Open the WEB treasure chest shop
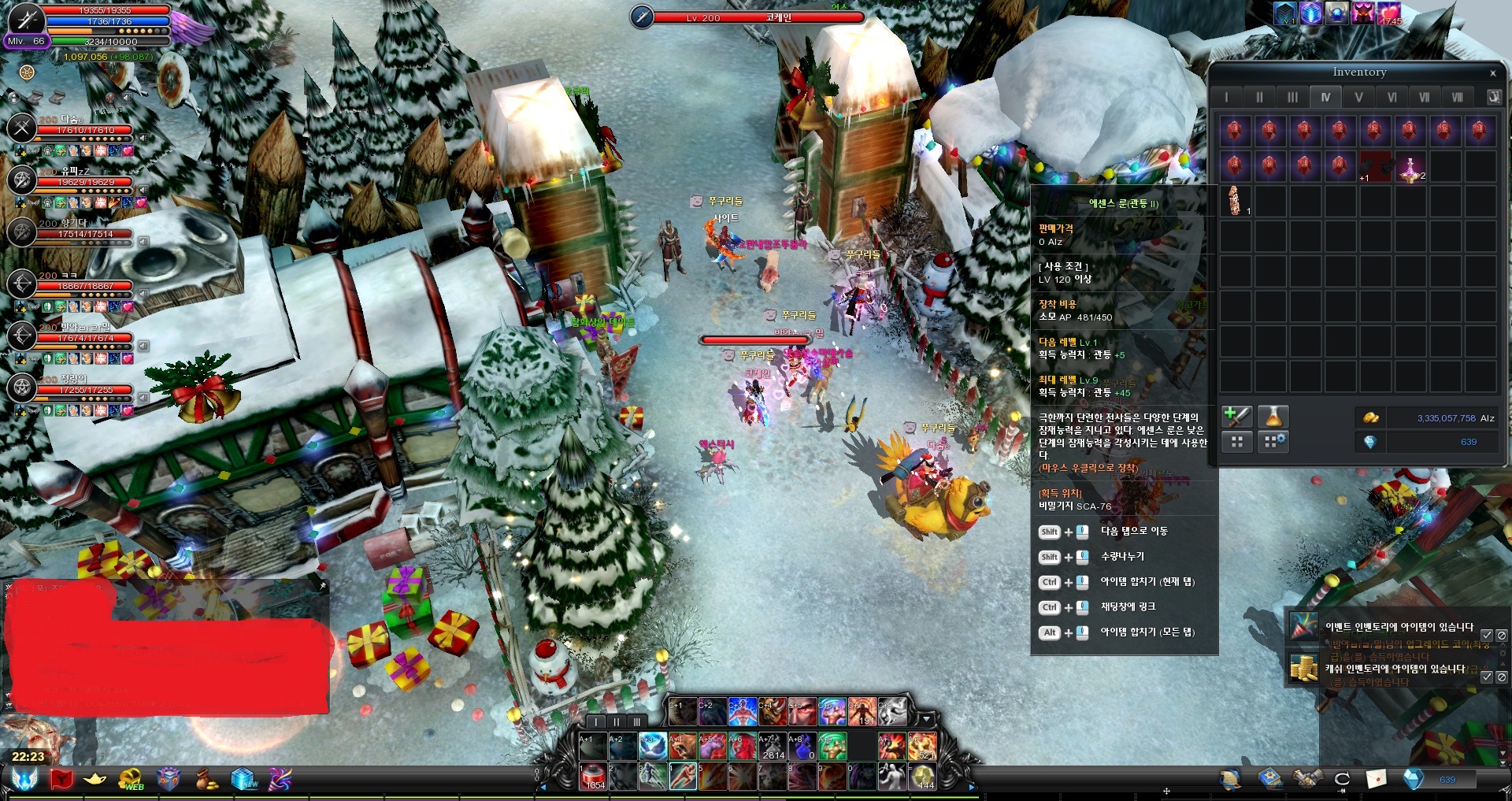This screenshot has height=801, width=1512. [x=131, y=780]
